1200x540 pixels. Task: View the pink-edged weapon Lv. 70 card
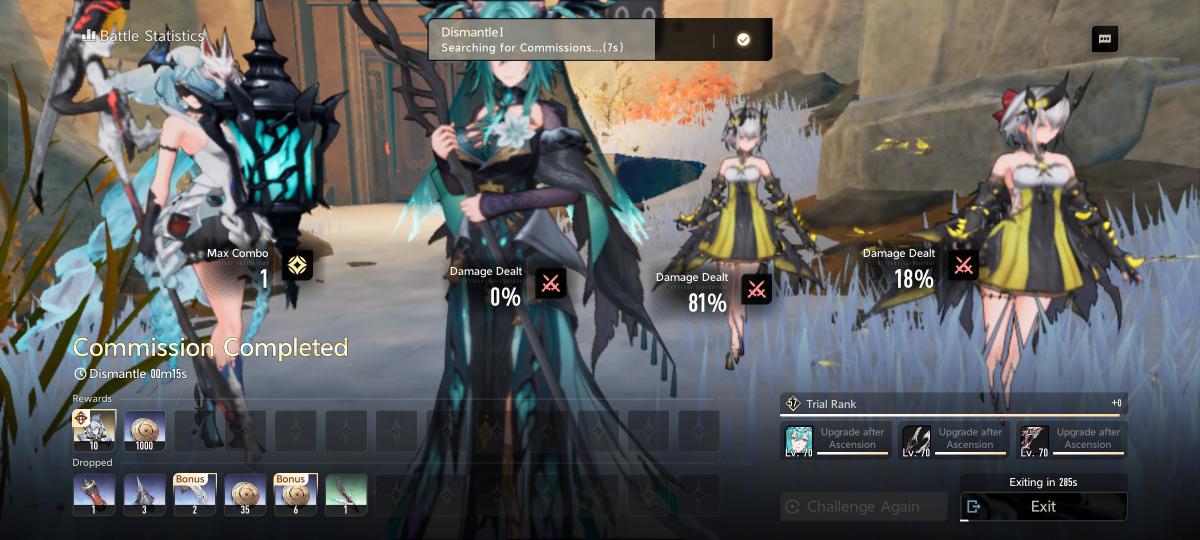[1034, 440]
